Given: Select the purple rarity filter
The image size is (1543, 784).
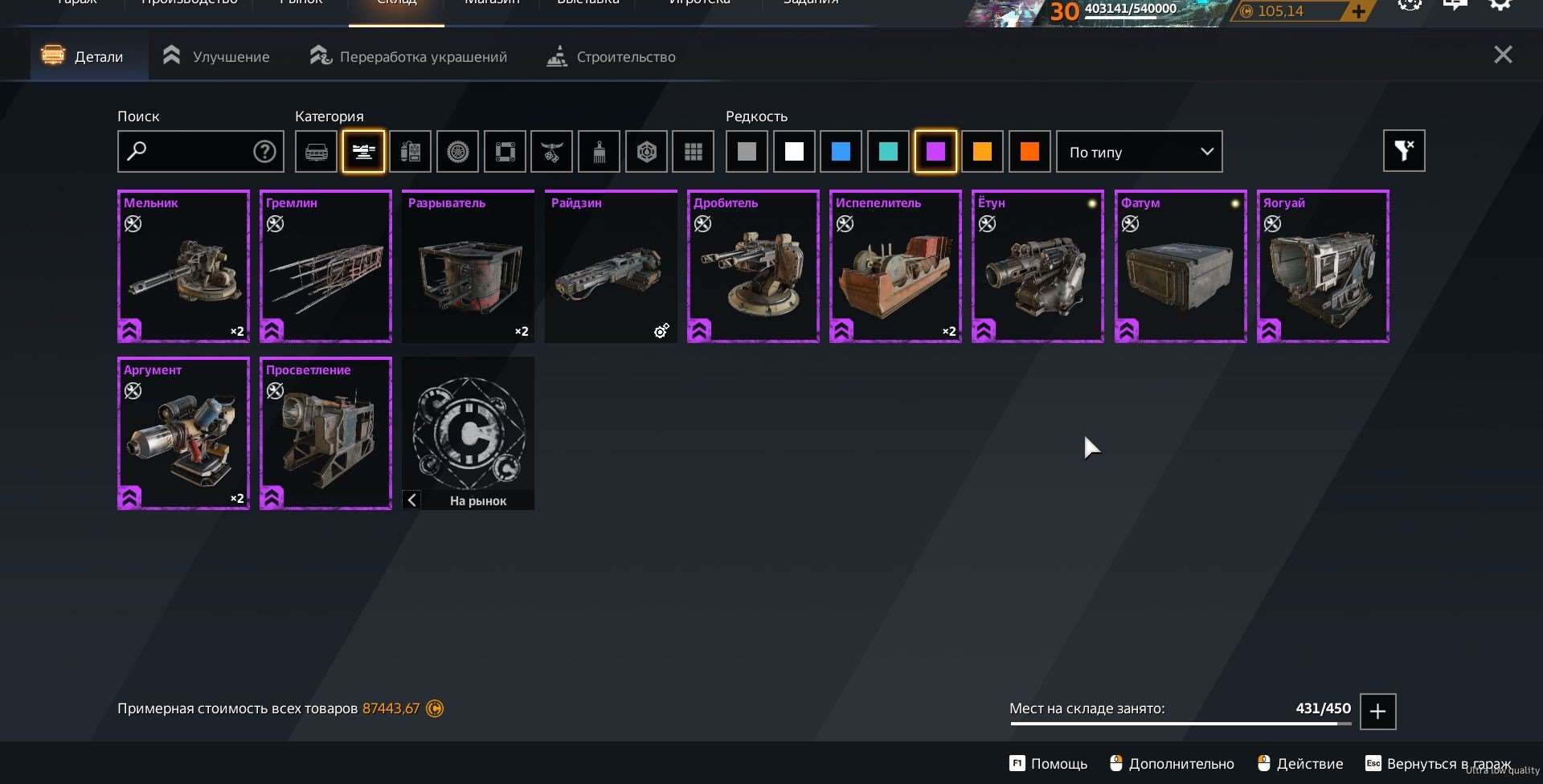Looking at the screenshot, I should tap(935, 151).
